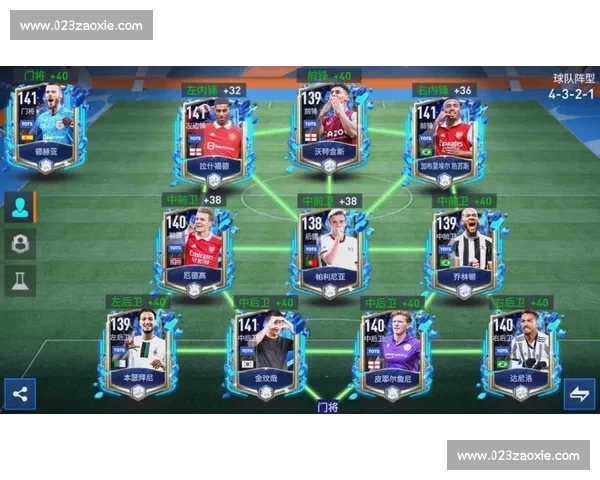Click the swap arrows button
This screenshot has height=480, width=600.
tap(579, 393)
